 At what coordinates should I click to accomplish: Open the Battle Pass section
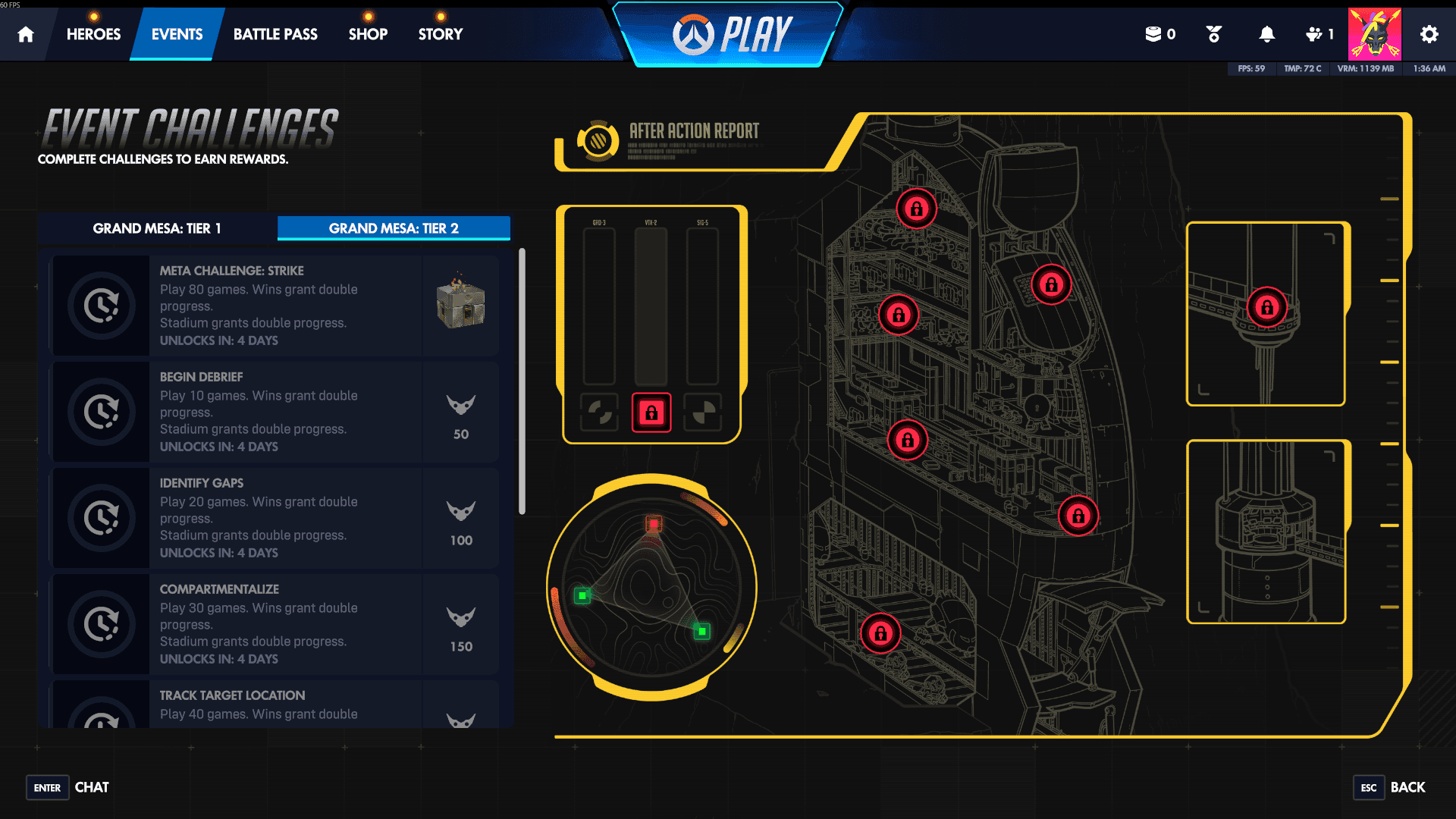(275, 33)
